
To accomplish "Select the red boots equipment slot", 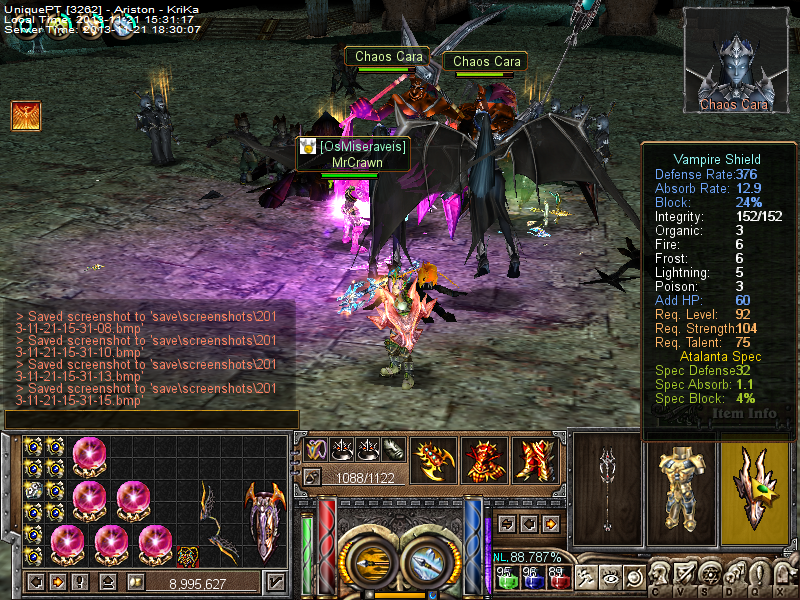I will [535, 460].
